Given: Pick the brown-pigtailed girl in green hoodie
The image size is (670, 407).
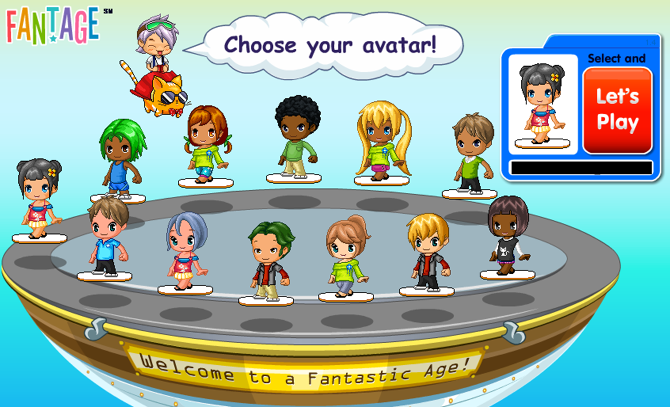Looking at the screenshot, I should coord(204,145).
